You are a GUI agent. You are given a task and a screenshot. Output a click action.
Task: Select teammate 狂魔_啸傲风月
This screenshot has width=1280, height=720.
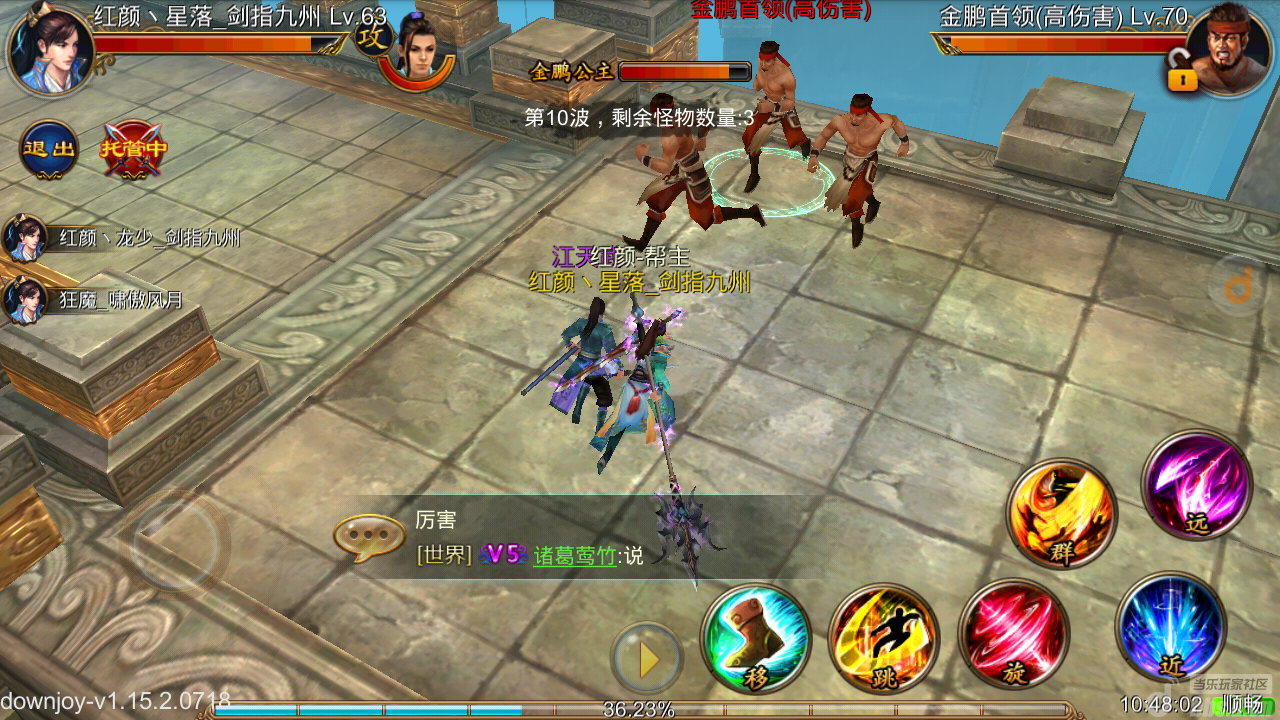24,299
